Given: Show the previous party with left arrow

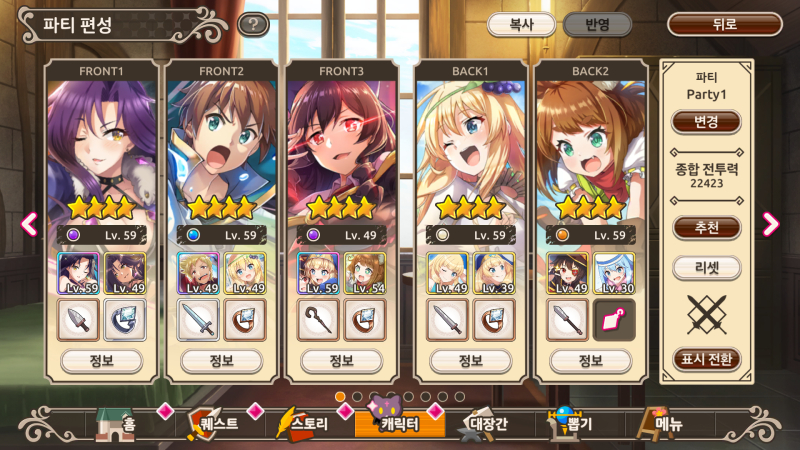Looking at the screenshot, I should pos(29,224).
